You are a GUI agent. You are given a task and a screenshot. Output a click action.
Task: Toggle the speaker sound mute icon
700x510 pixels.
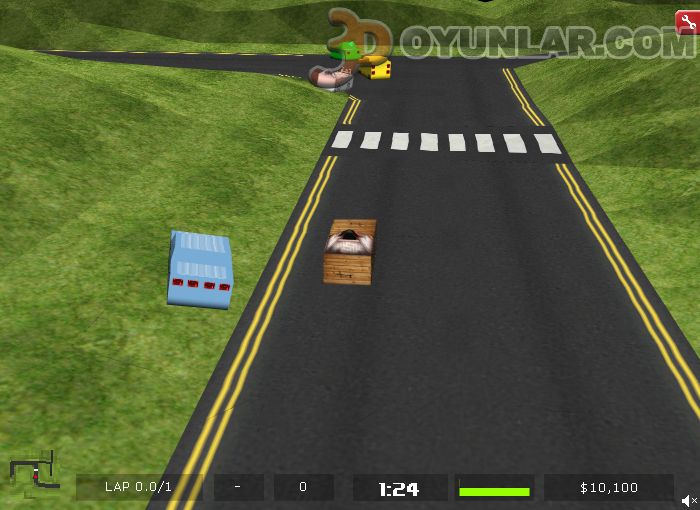click(689, 499)
